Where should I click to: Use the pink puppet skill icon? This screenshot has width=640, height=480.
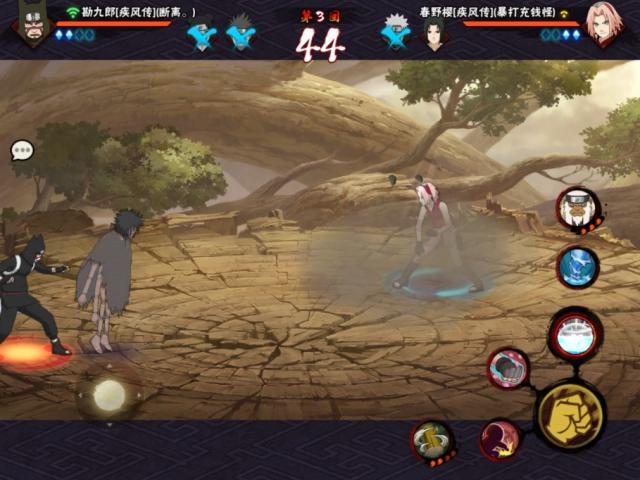pyautogui.click(x=508, y=368)
